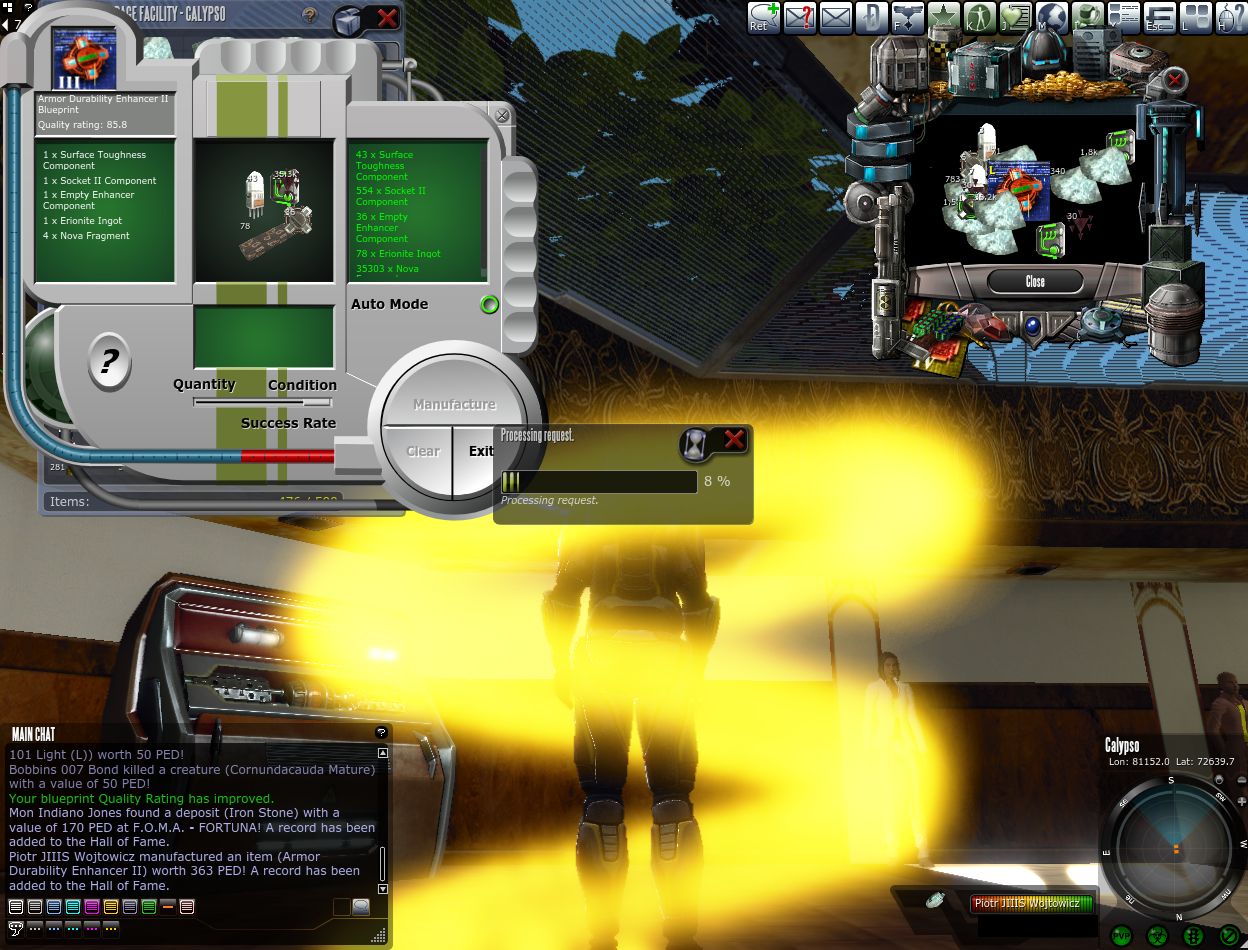Viewport: 1248px width, 950px height.
Task: Clear the manufacturing setup
Action: (x=422, y=451)
